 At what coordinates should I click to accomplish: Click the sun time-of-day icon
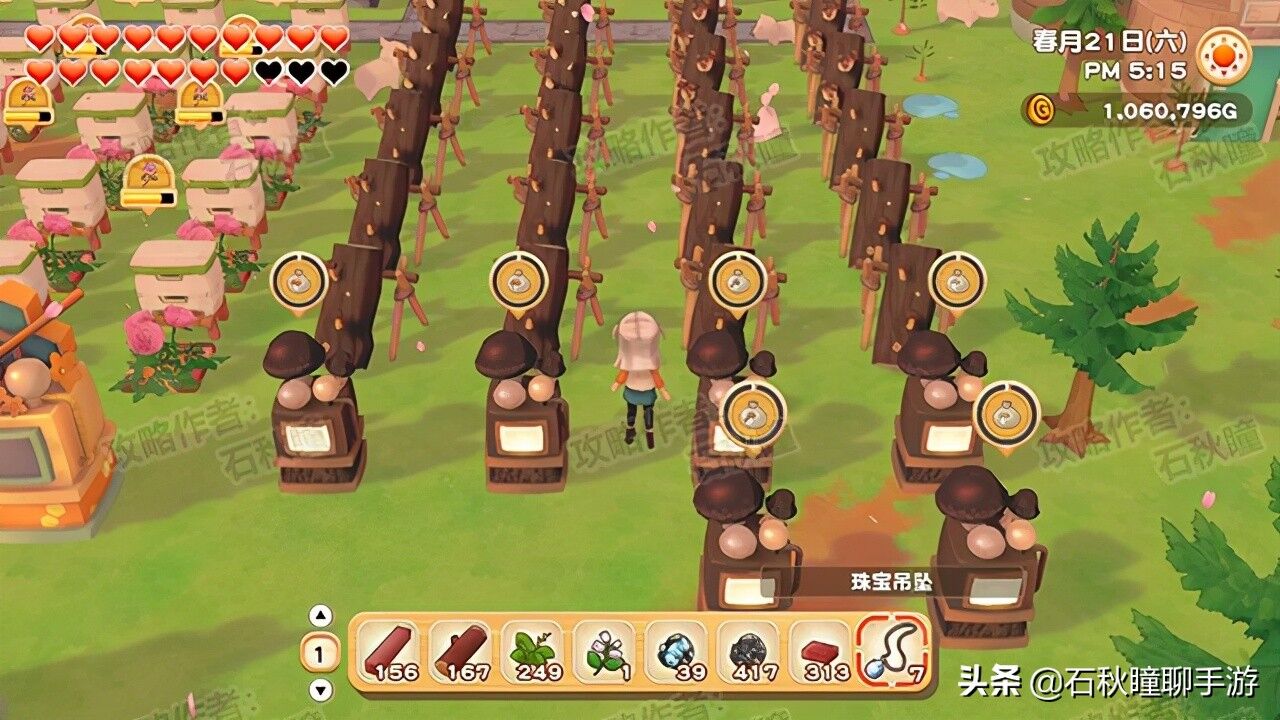click(1222, 55)
